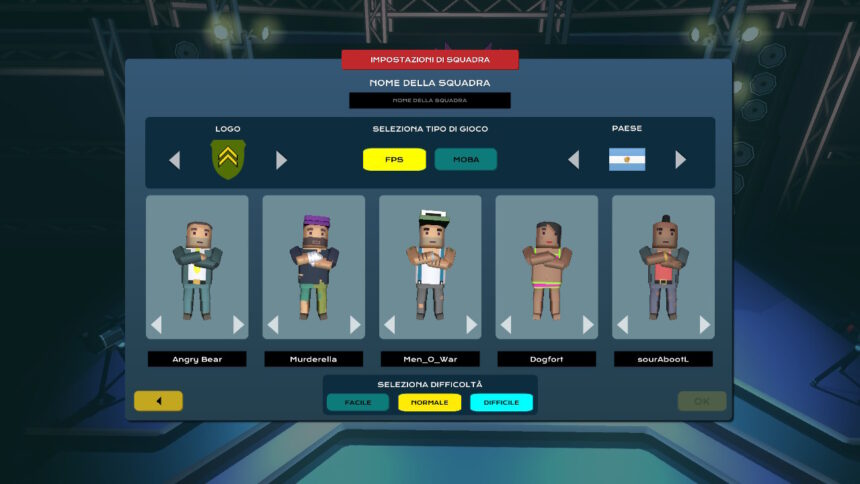Select the FPS game type
This screenshot has width=860, height=484.
click(394, 160)
